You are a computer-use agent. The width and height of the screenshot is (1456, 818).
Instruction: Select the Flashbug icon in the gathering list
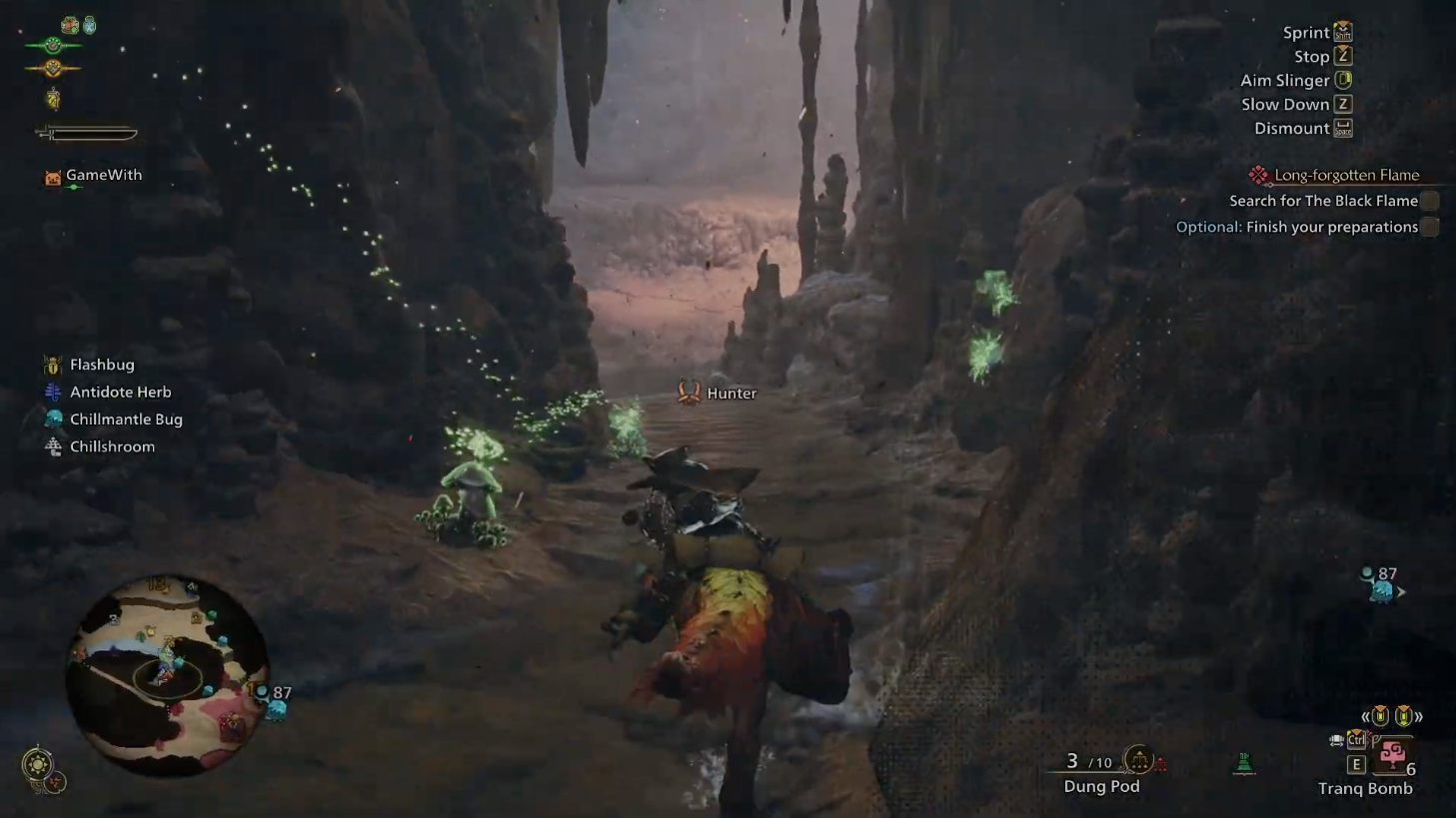[x=51, y=364]
